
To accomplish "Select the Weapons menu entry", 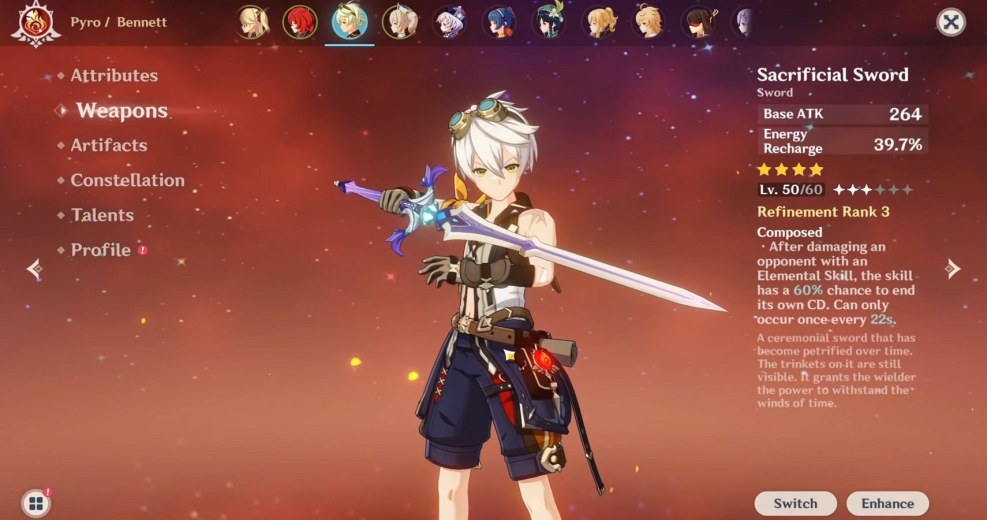I will coord(121,111).
